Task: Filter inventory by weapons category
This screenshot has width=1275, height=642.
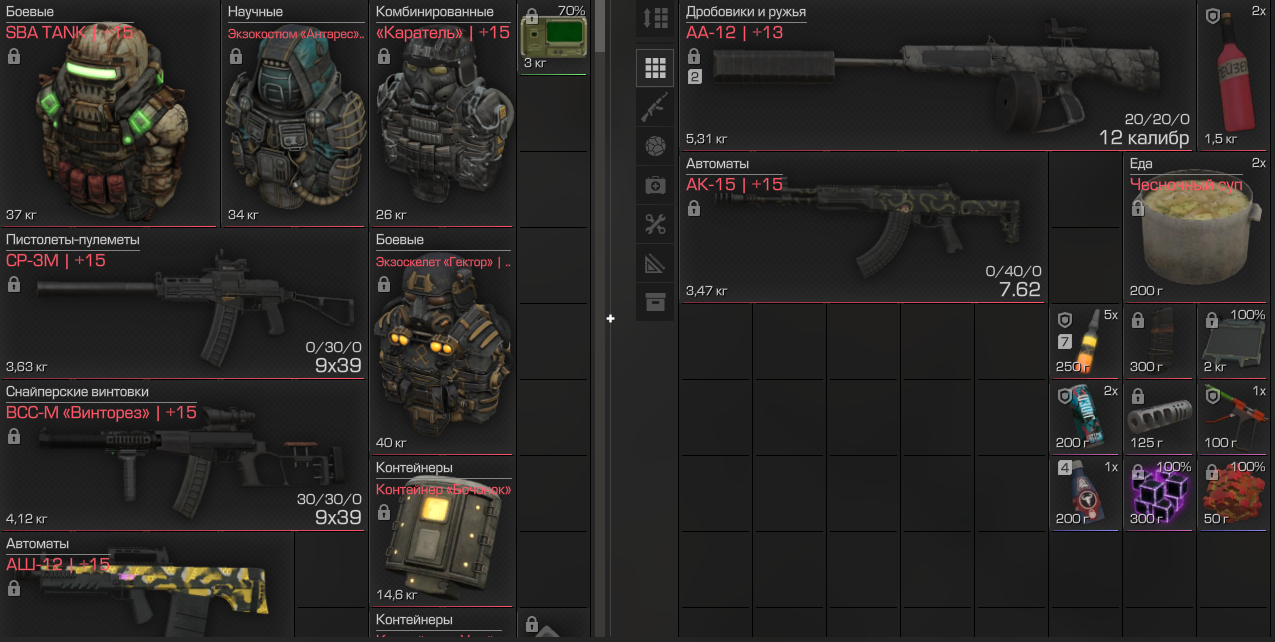Action: [655, 107]
